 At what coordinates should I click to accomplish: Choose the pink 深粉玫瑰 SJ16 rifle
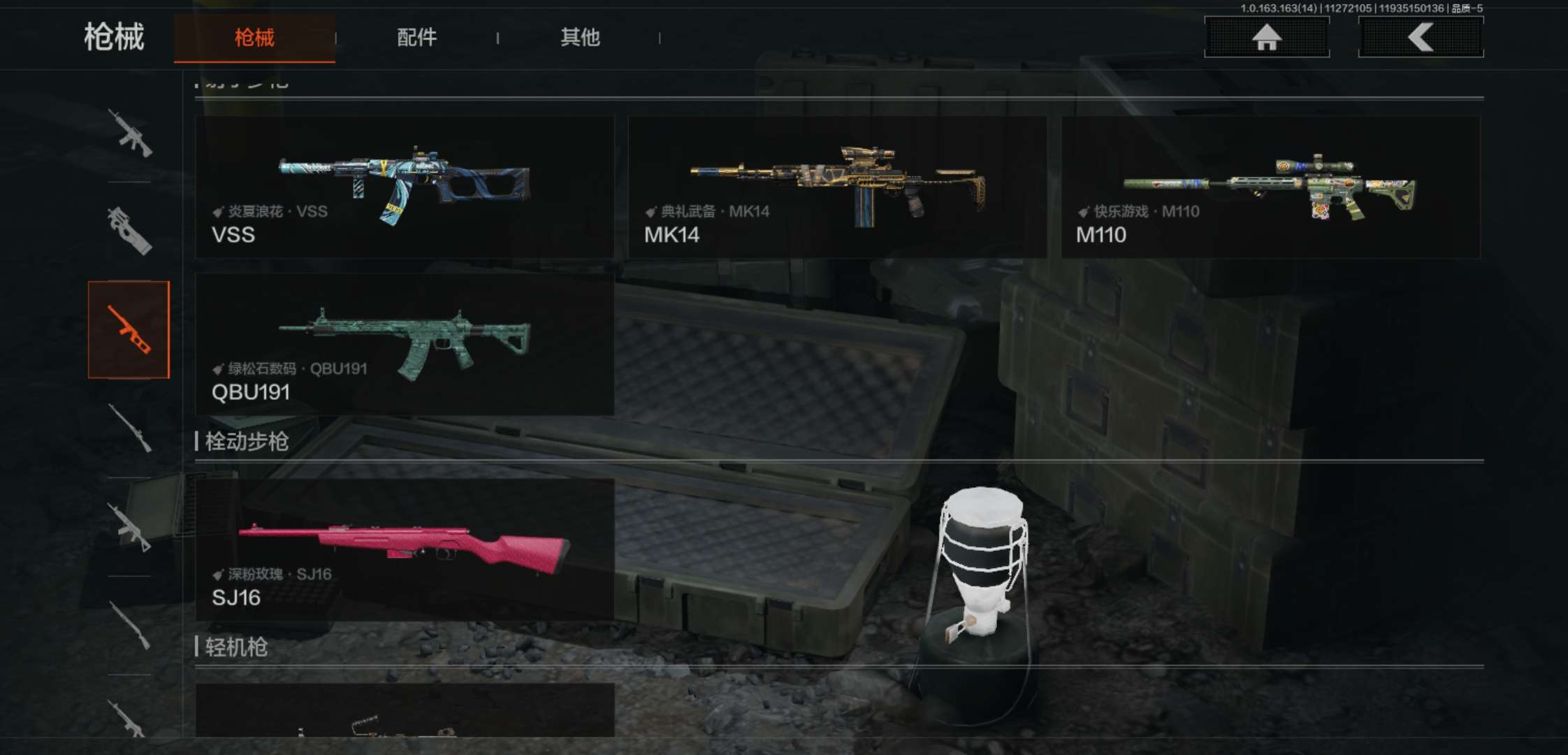point(405,550)
